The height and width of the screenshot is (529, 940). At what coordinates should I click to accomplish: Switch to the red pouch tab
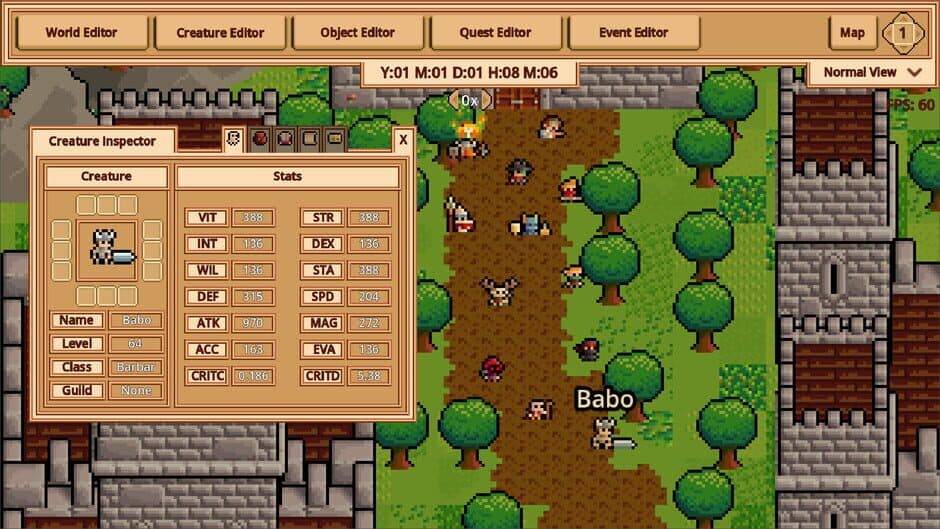pyautogui.click(x=260, y=140)
